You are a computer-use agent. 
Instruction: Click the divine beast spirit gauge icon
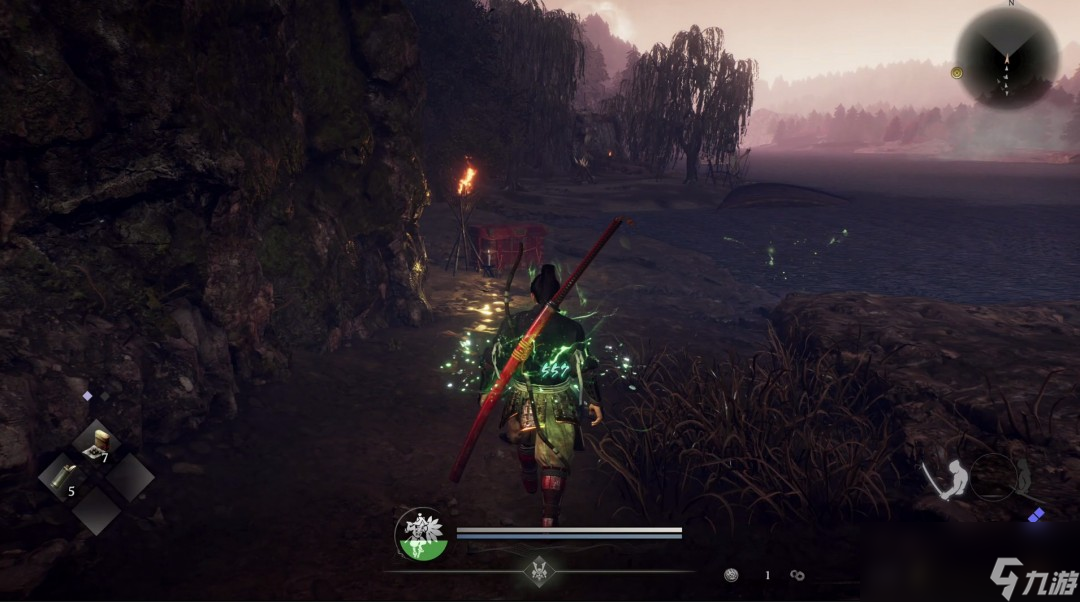click(x=421, y=534)
